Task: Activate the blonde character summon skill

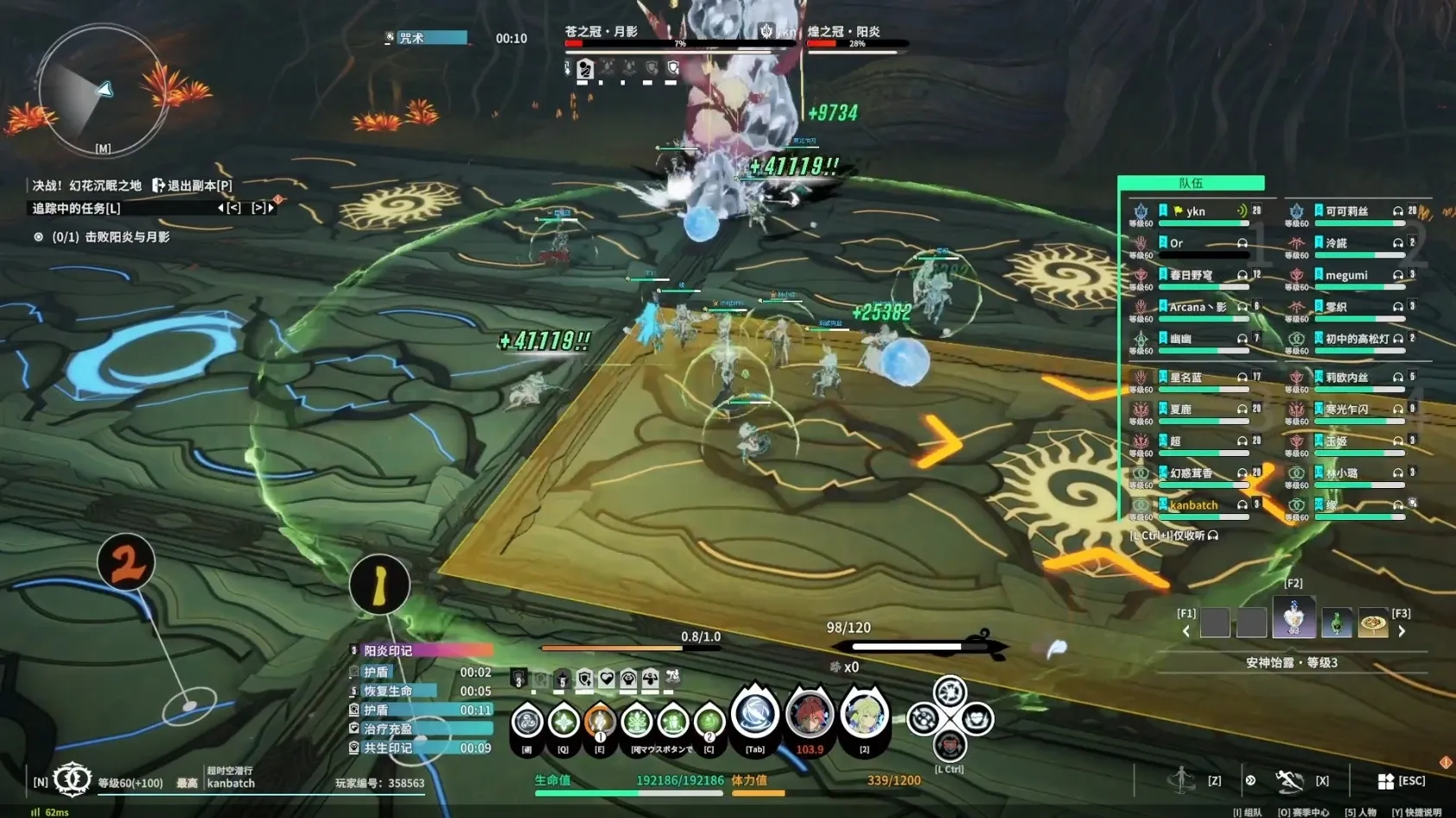Action: coord(863,715)
